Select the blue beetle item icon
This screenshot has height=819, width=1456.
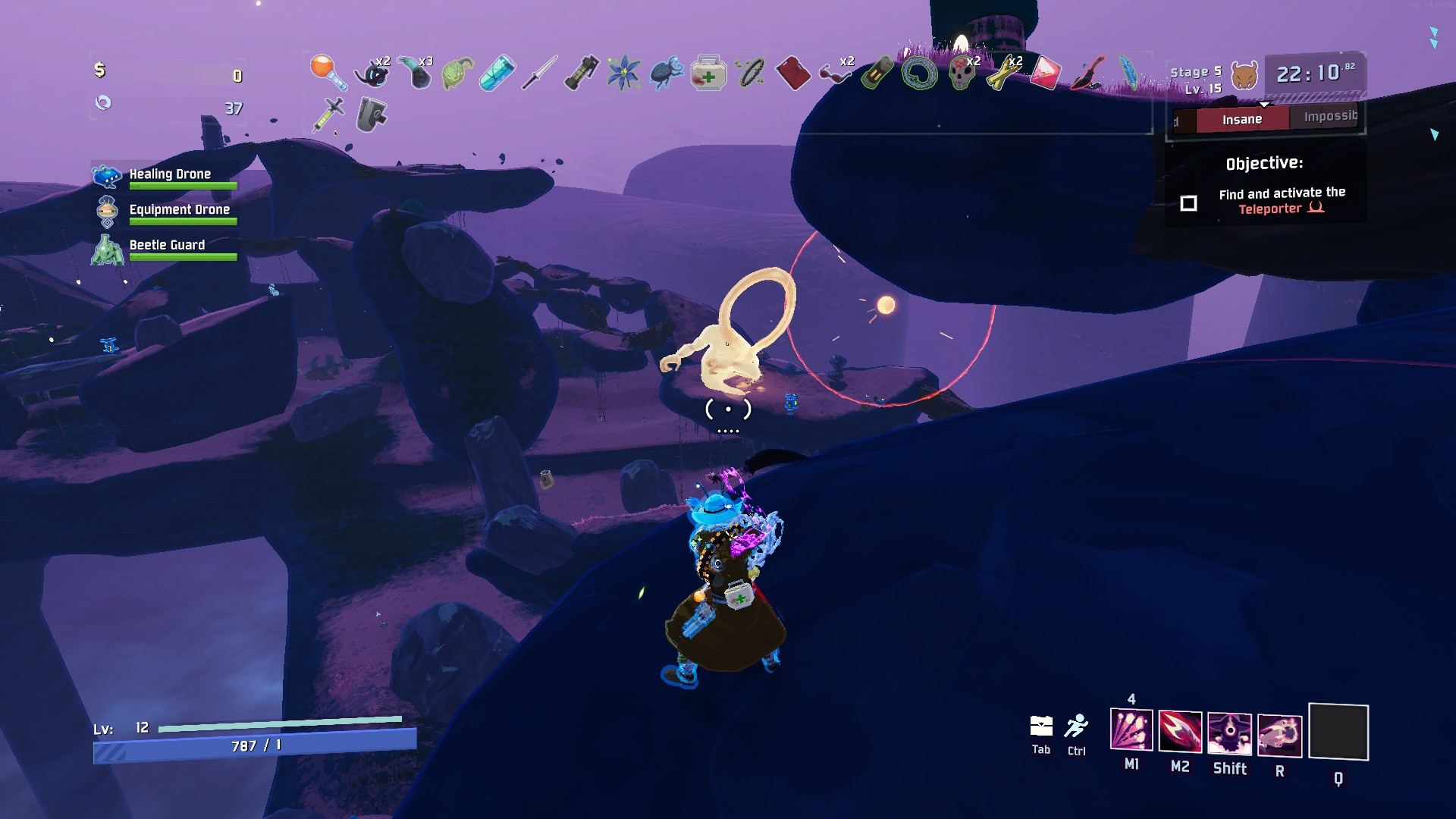pyautogui.click(x=666, y=74)
